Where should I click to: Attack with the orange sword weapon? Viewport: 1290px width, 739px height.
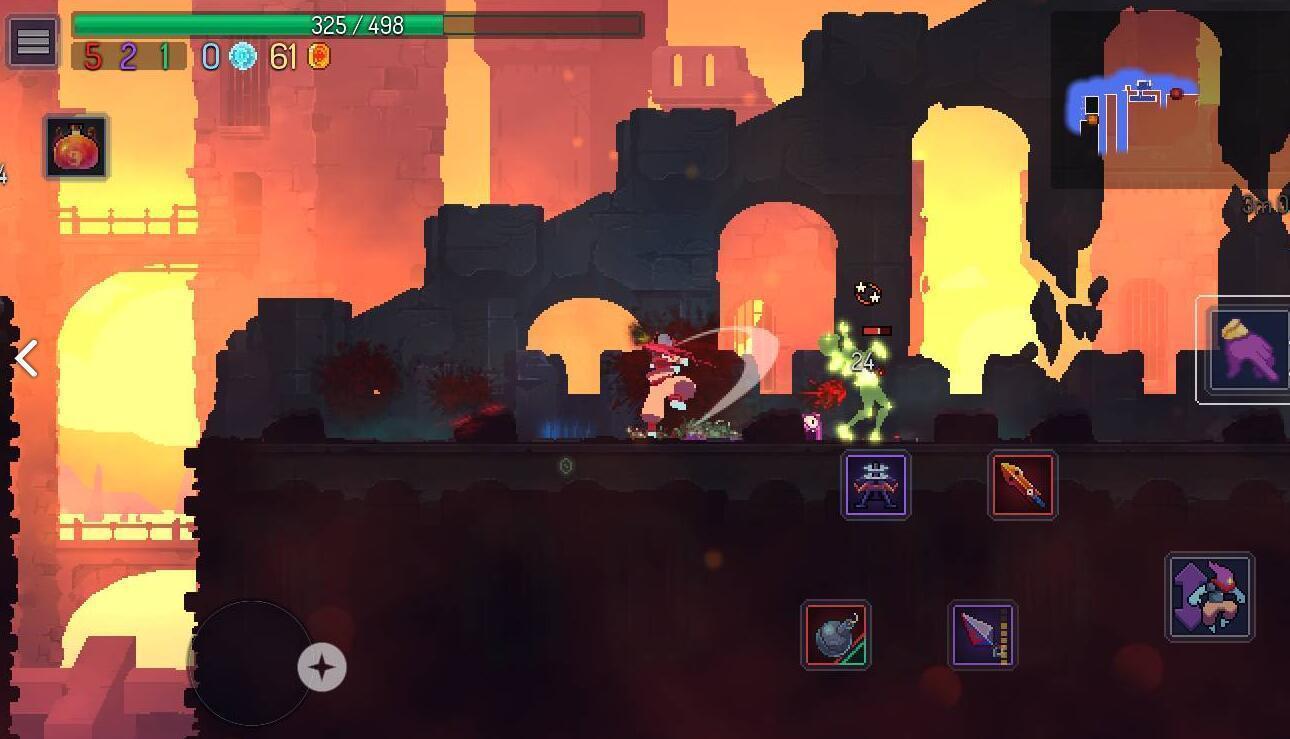tap(1022, 486)
